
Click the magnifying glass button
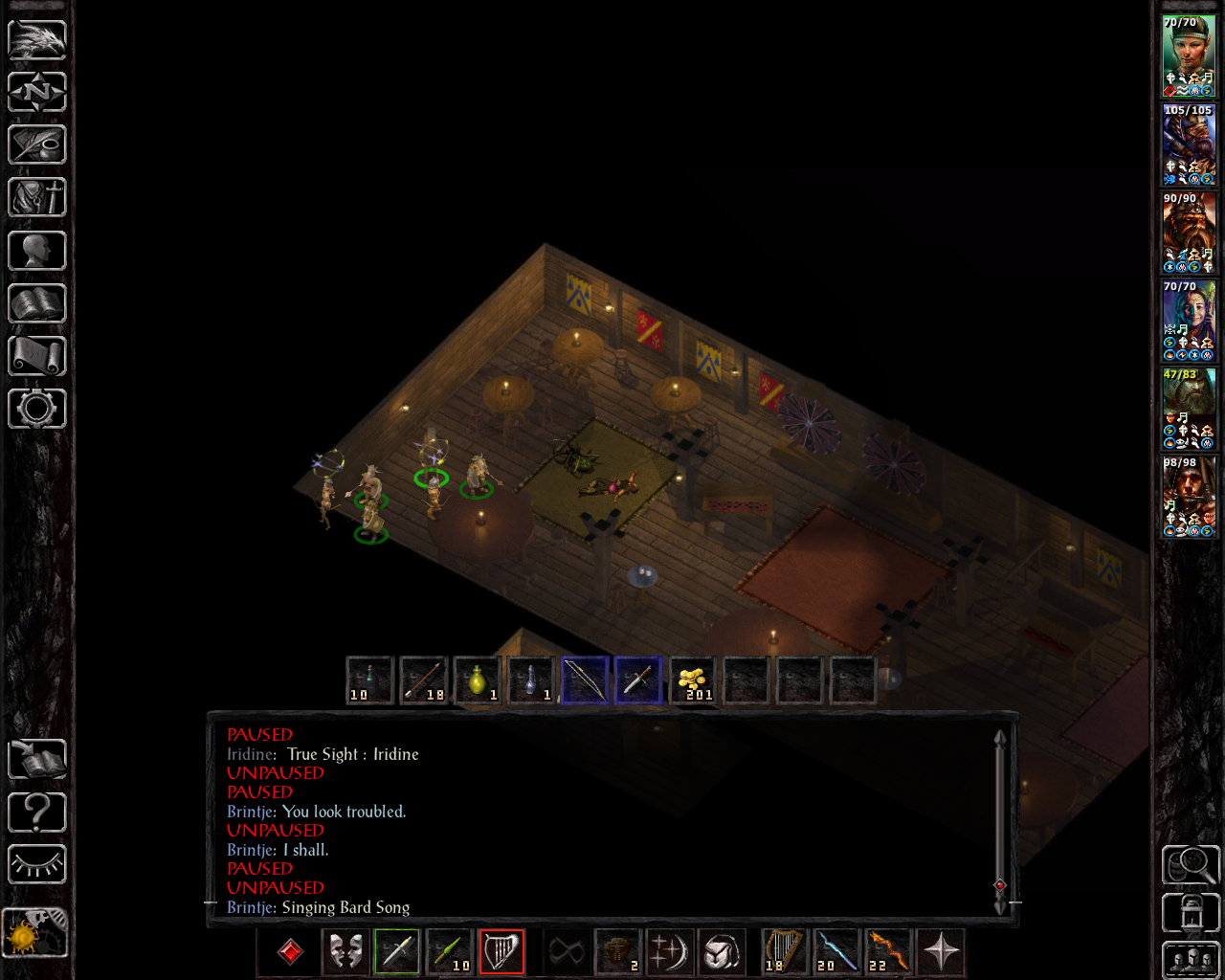click(x=1191, y=865)
